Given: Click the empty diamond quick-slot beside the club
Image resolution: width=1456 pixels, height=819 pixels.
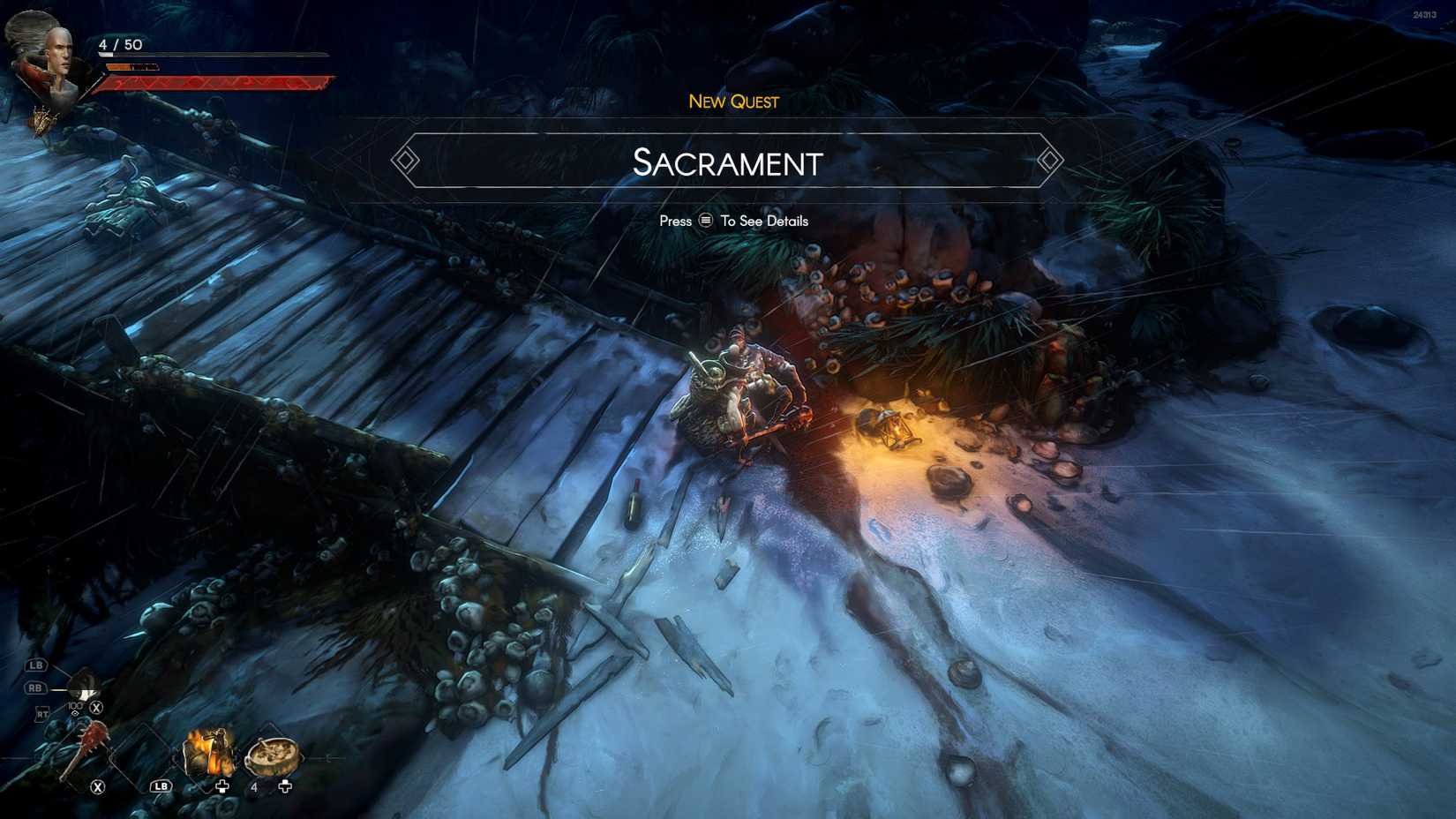Looking at the screenshot, I should [141, 756].
